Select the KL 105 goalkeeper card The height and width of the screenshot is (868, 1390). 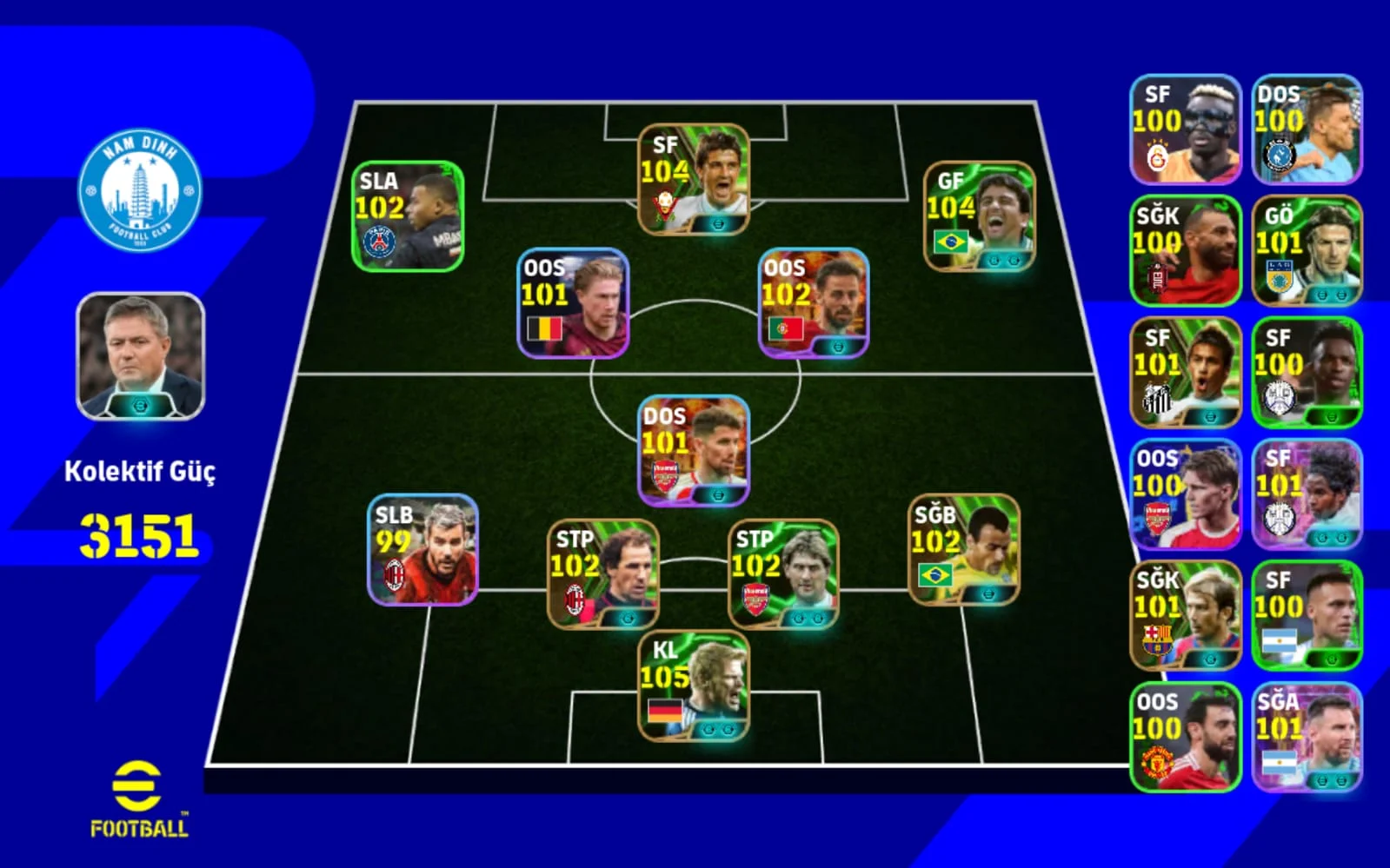pyautogui.click(x=694, y=686)
